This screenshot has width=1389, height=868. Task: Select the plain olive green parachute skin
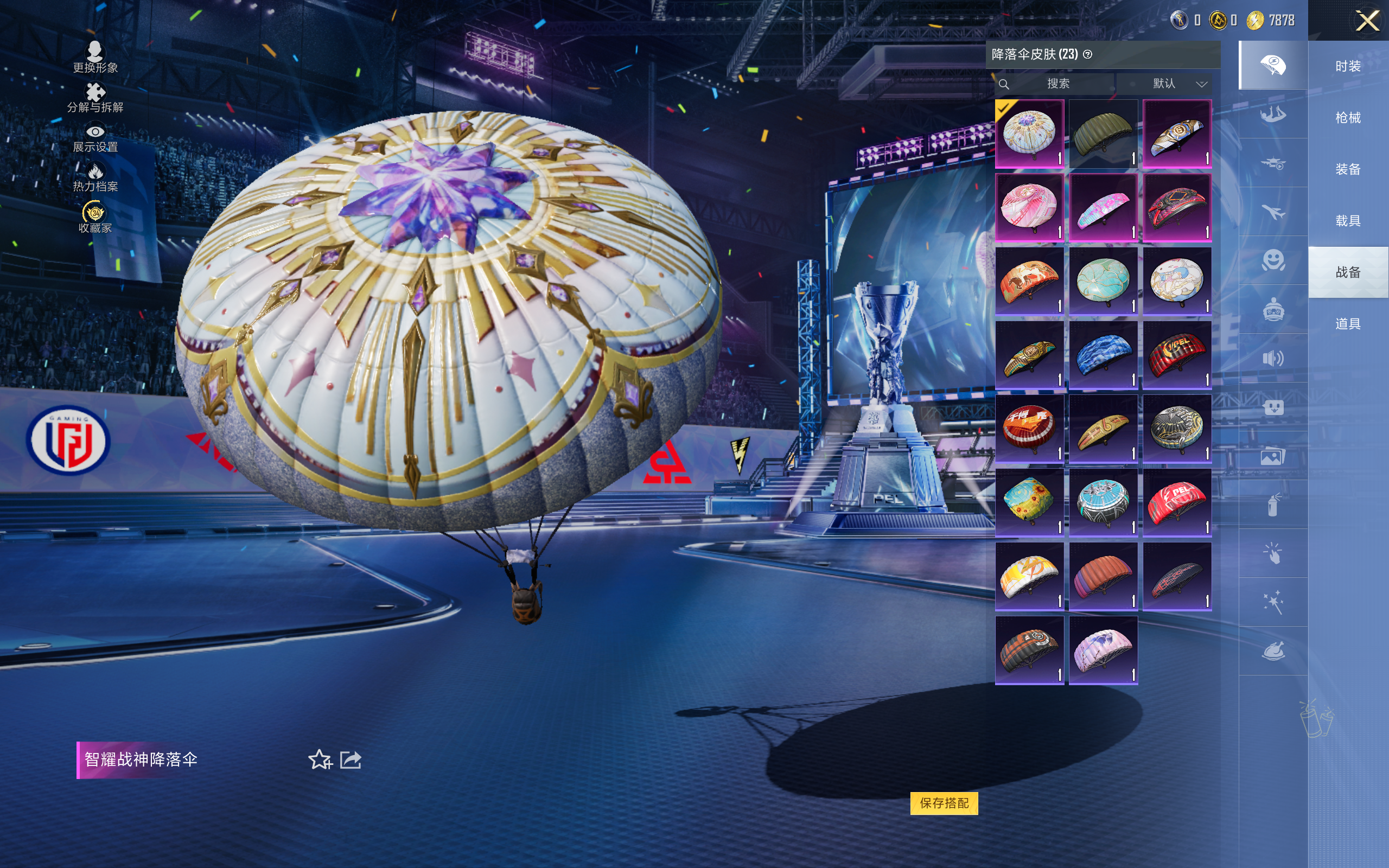[x=1103, y=134]
